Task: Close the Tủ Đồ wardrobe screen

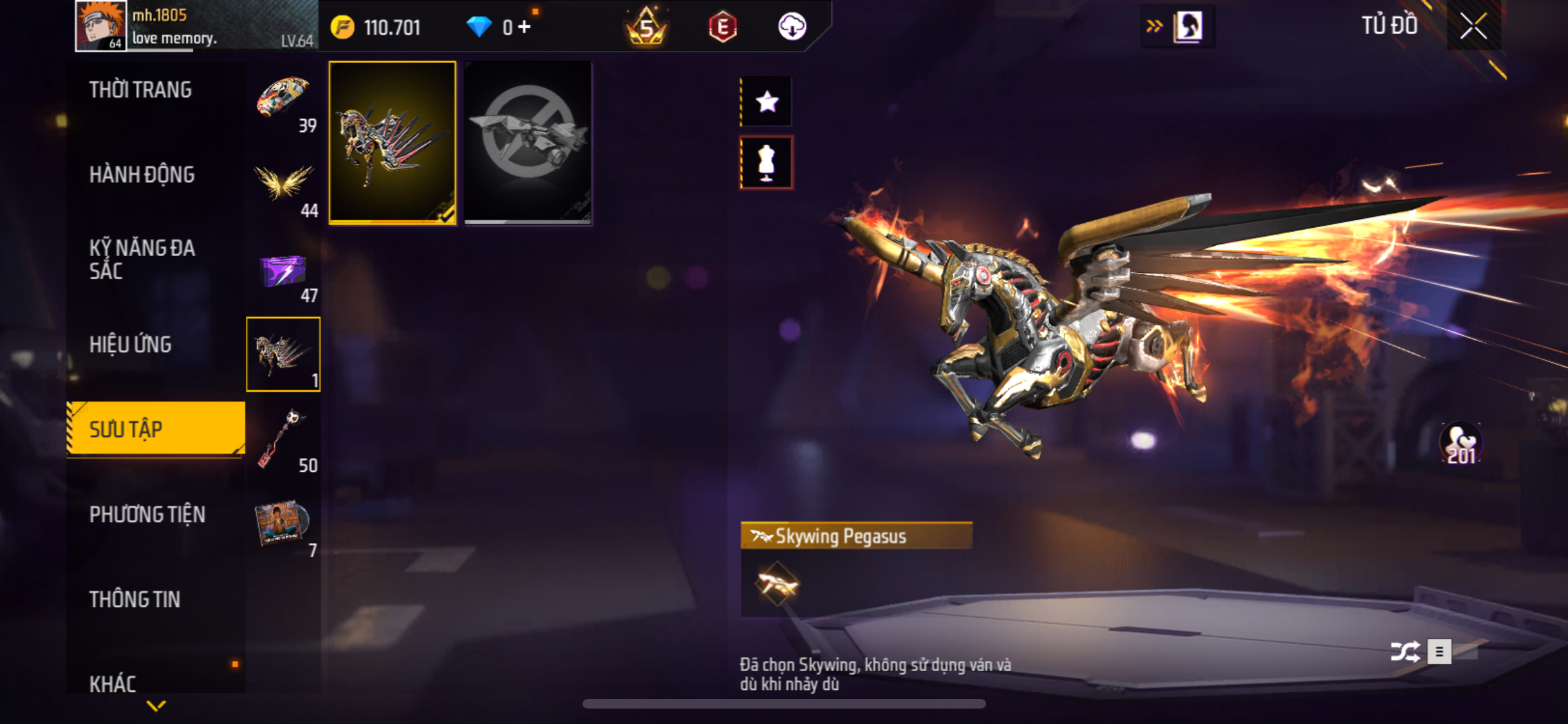Action: (1473, 26)
